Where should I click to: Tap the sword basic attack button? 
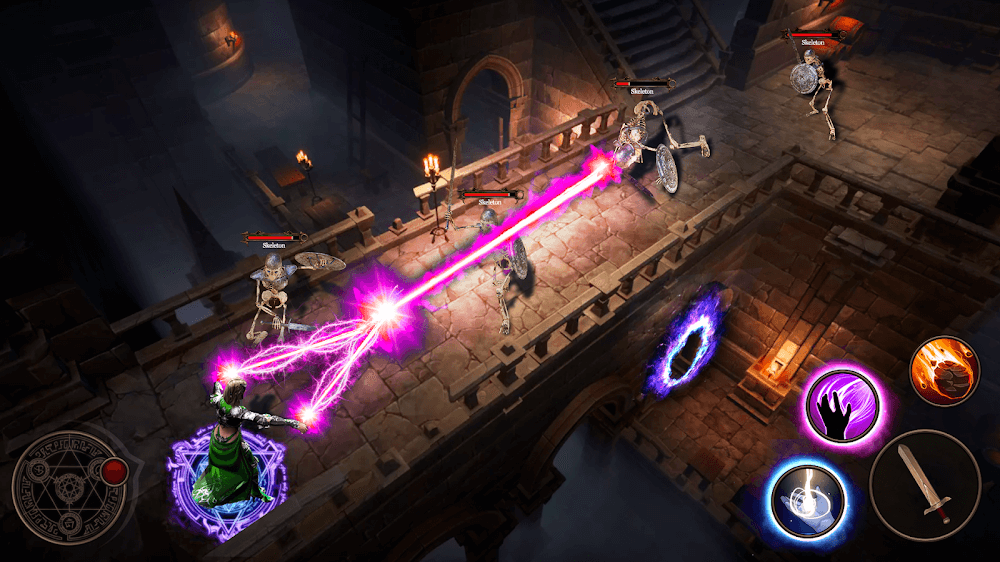925,485
